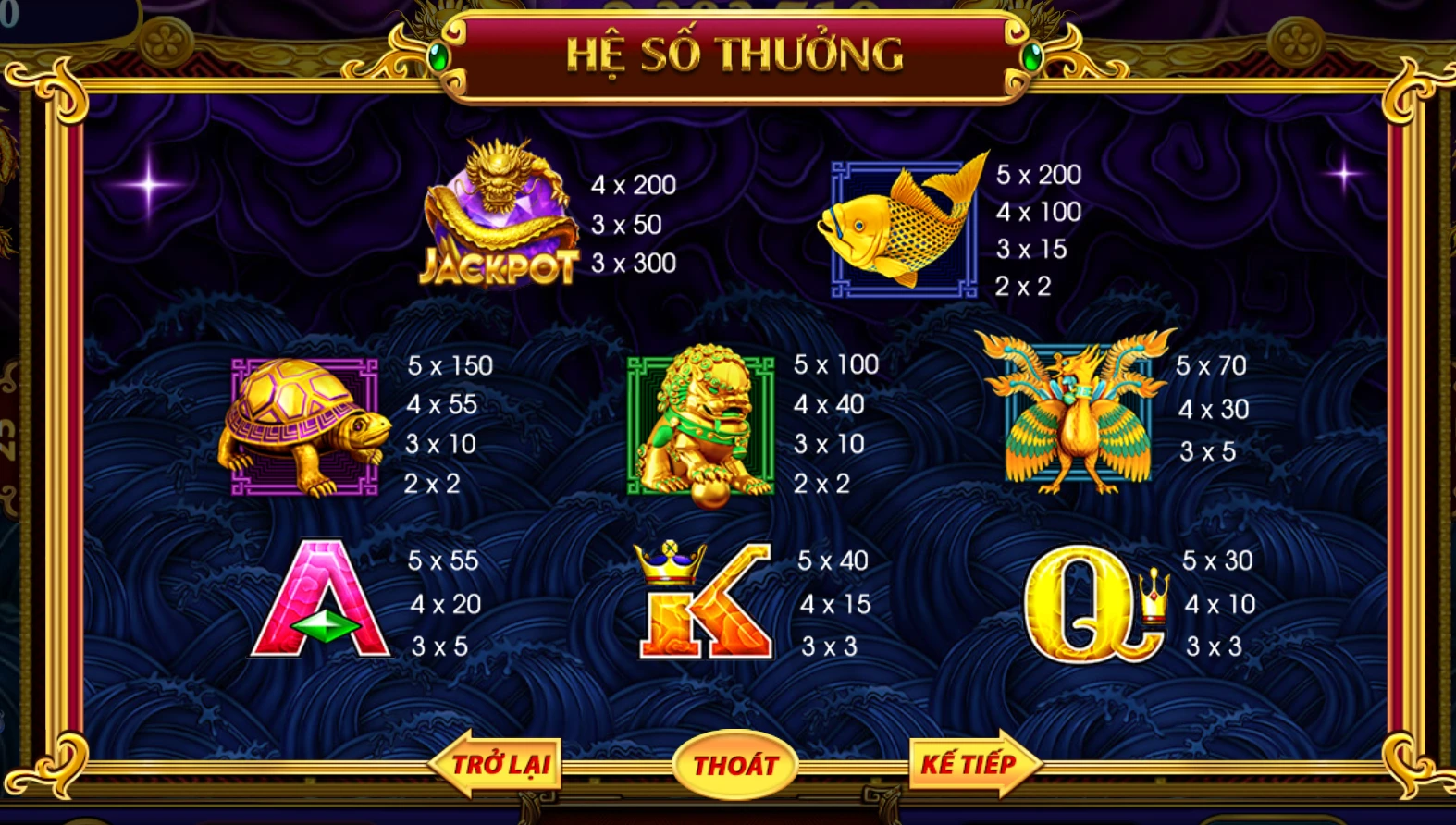This screenshot has width=1456, height=825.
Task: Go back with the TRỞ LẠI arrow
Action: [x=498, y=764]
